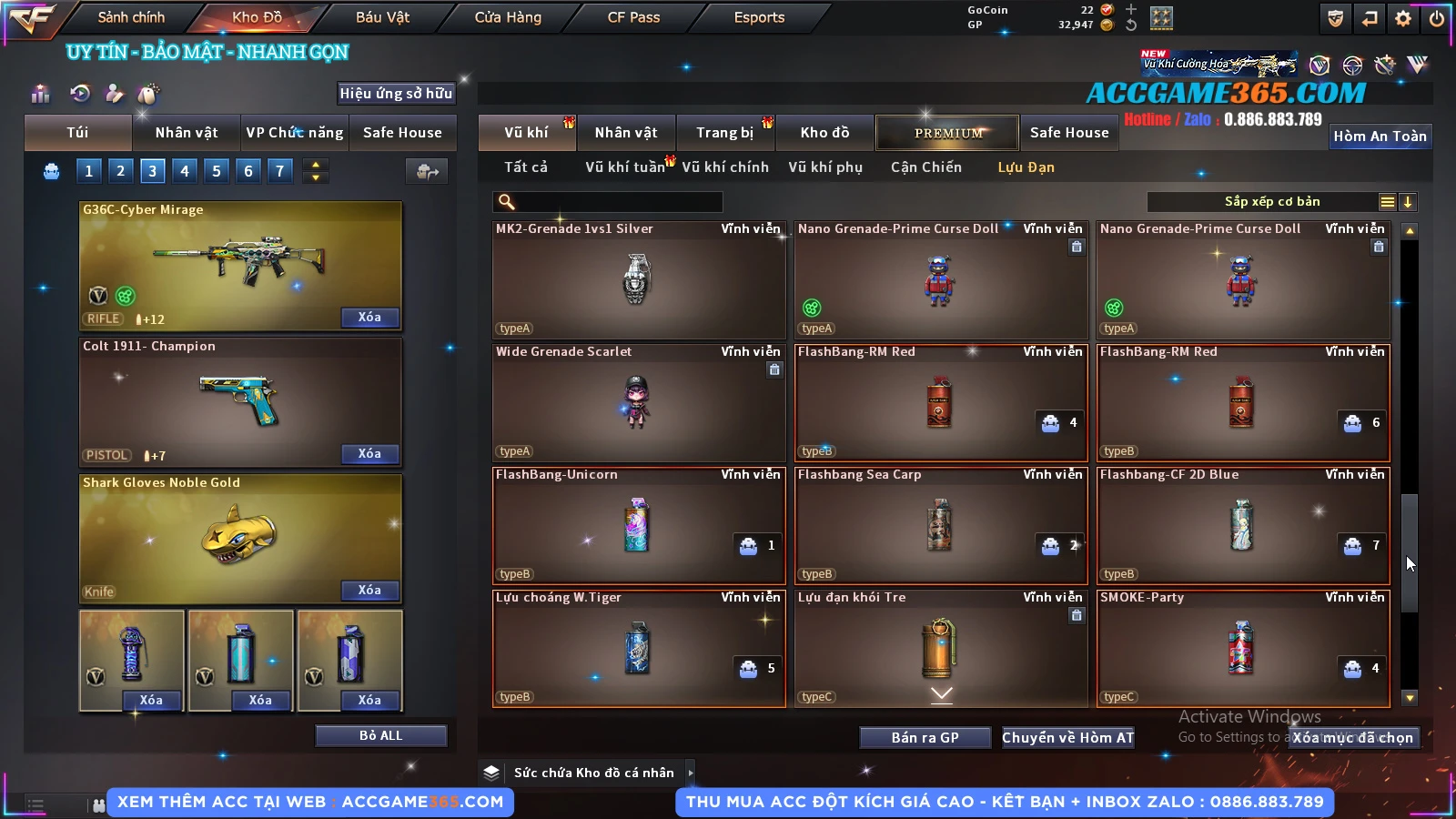1456x819 pixels.
Task: Remove the G36C-Cyber Mirage with Xóa
Action: [x=369, y=318]
